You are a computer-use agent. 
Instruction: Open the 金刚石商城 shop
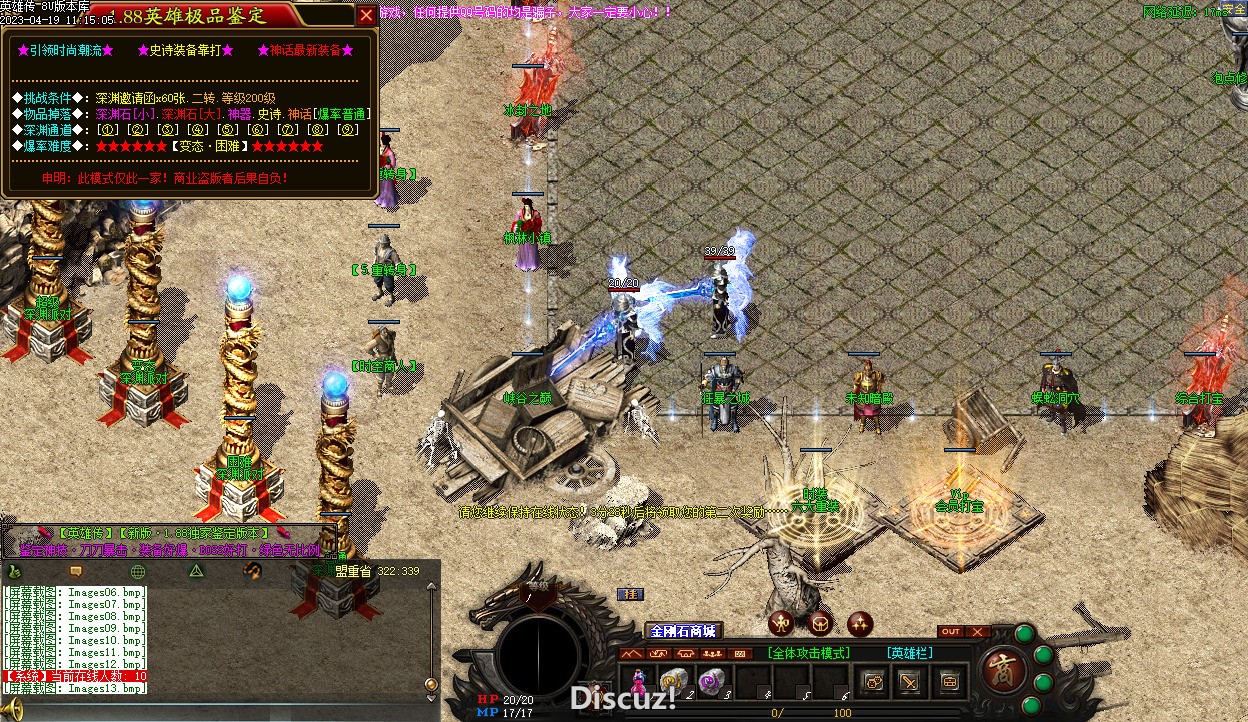click(683, 631)
